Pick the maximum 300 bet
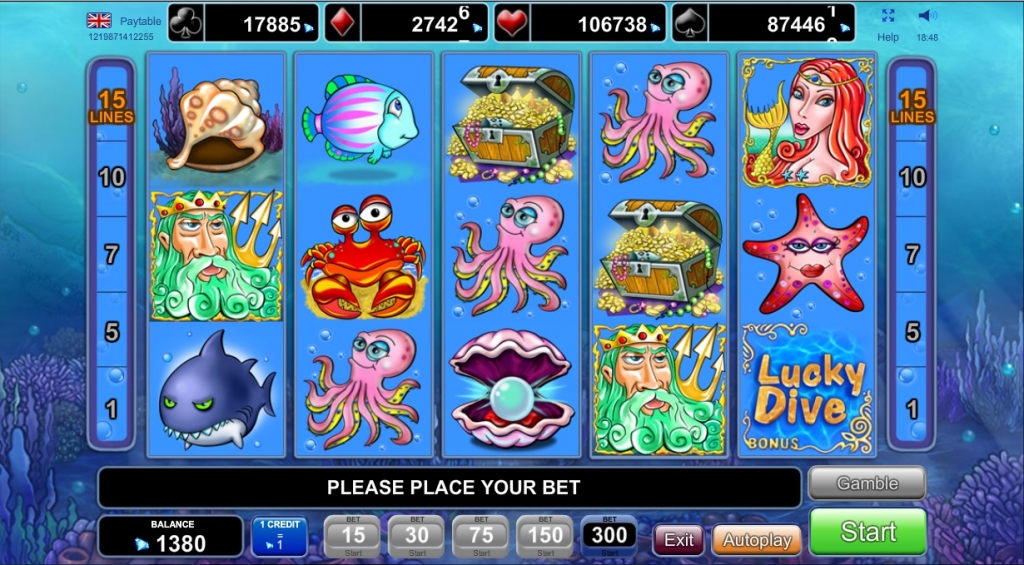Image resolution: width=1024 pixels, height=565 pixels. [x=609, y=537]
